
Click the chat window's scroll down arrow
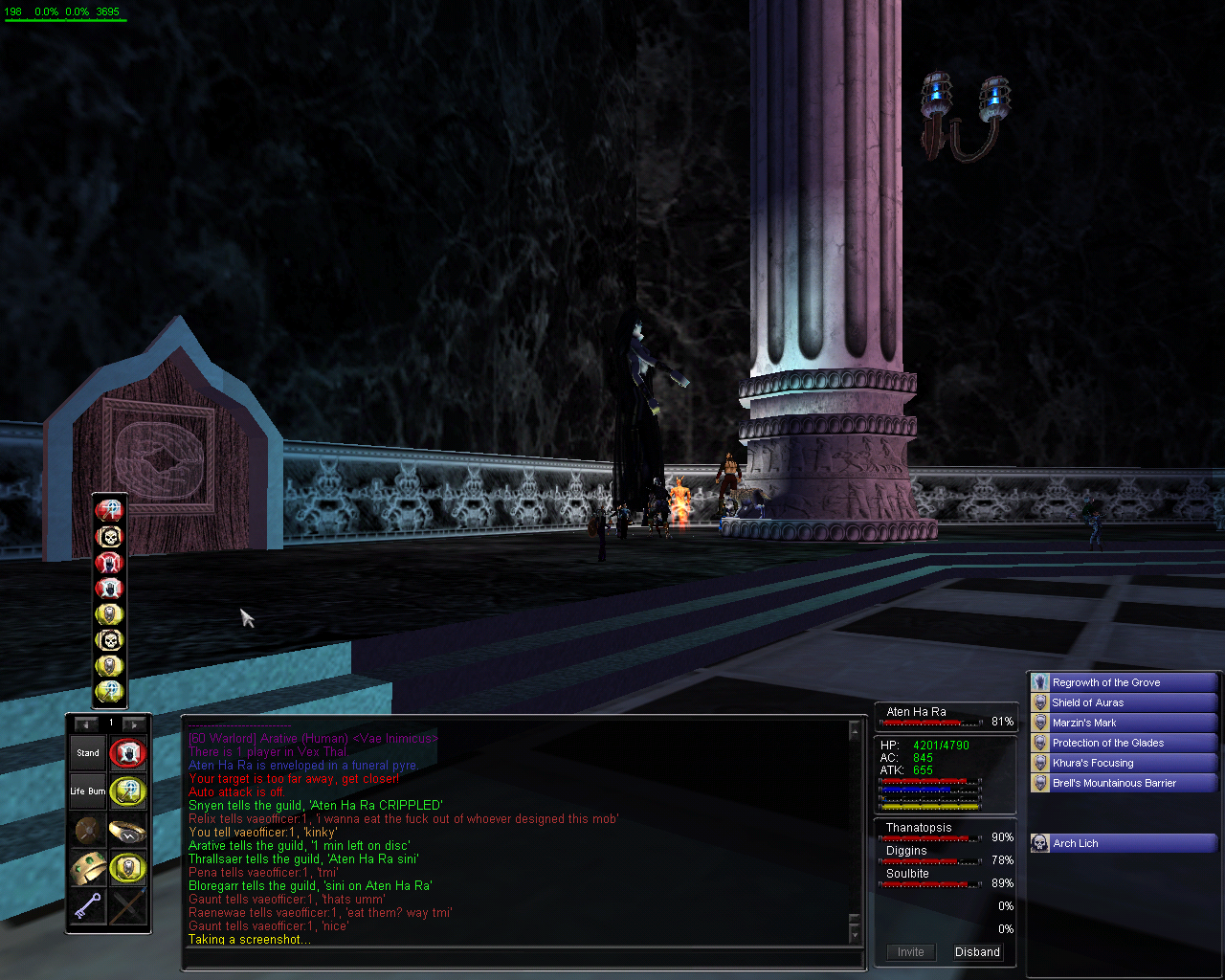[x=855, y=935]
